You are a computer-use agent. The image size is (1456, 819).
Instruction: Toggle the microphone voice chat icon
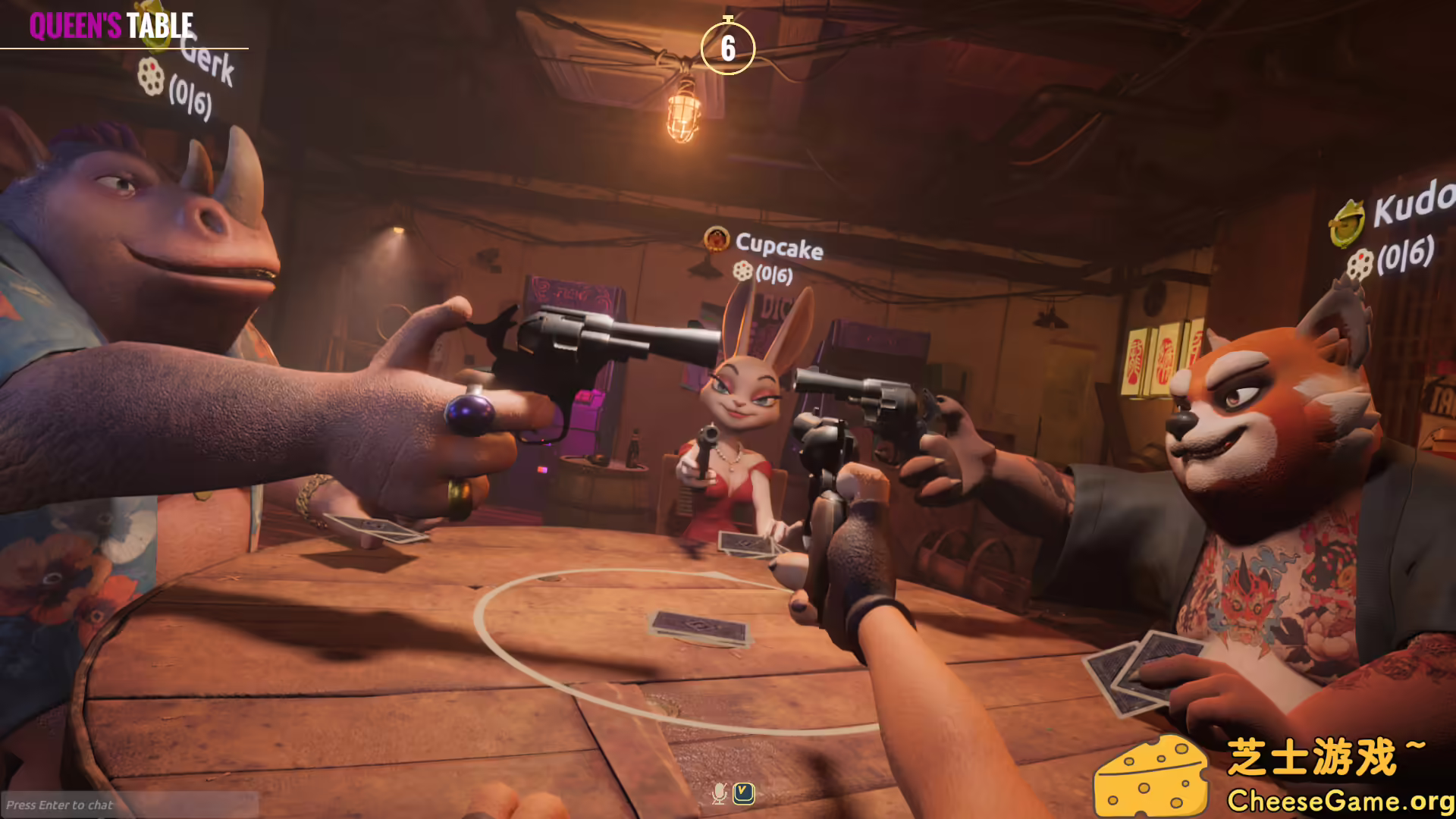coord(719,793)
